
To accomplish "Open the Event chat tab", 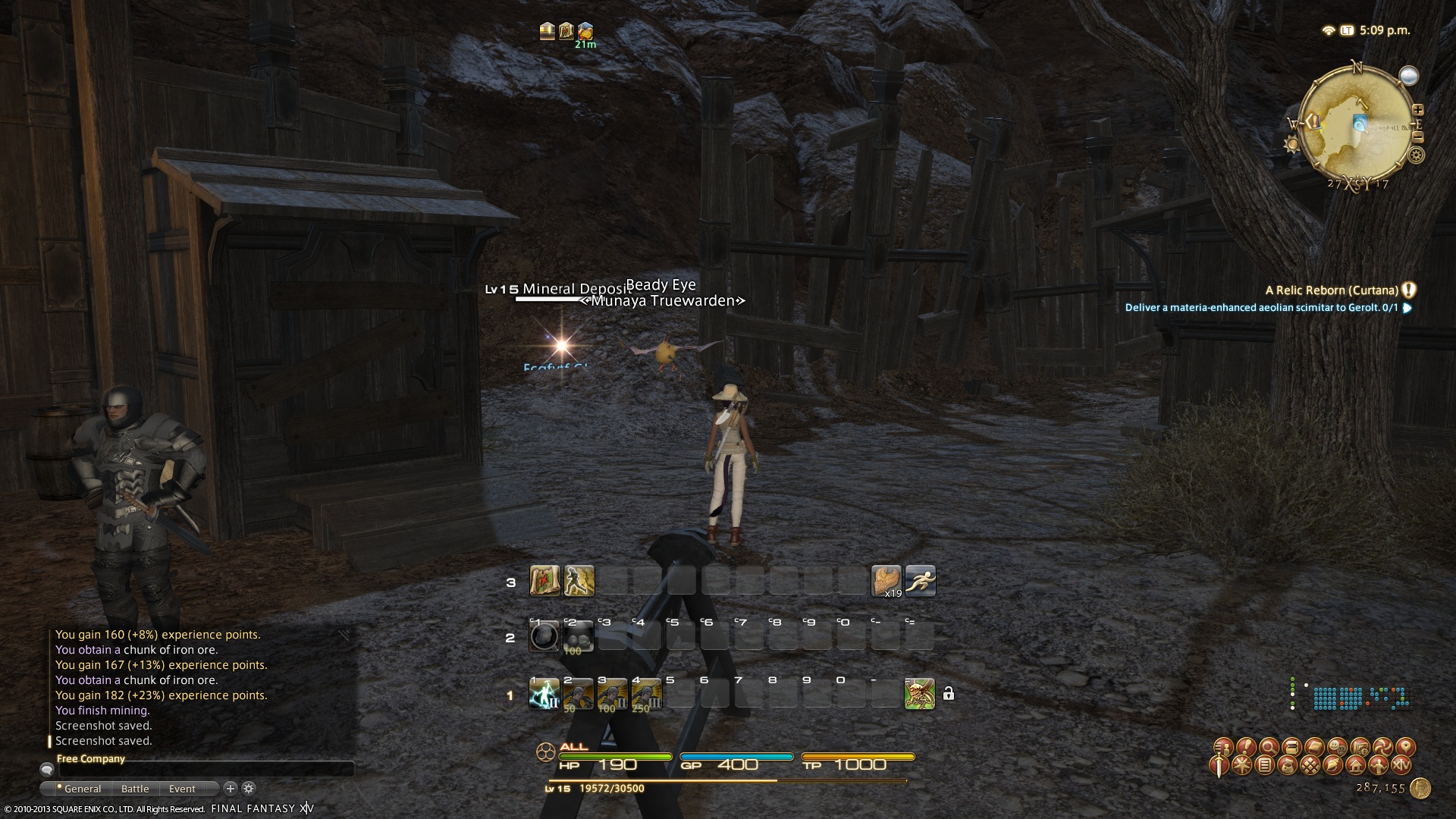I will pyautogui.click(x=182, y=789).
